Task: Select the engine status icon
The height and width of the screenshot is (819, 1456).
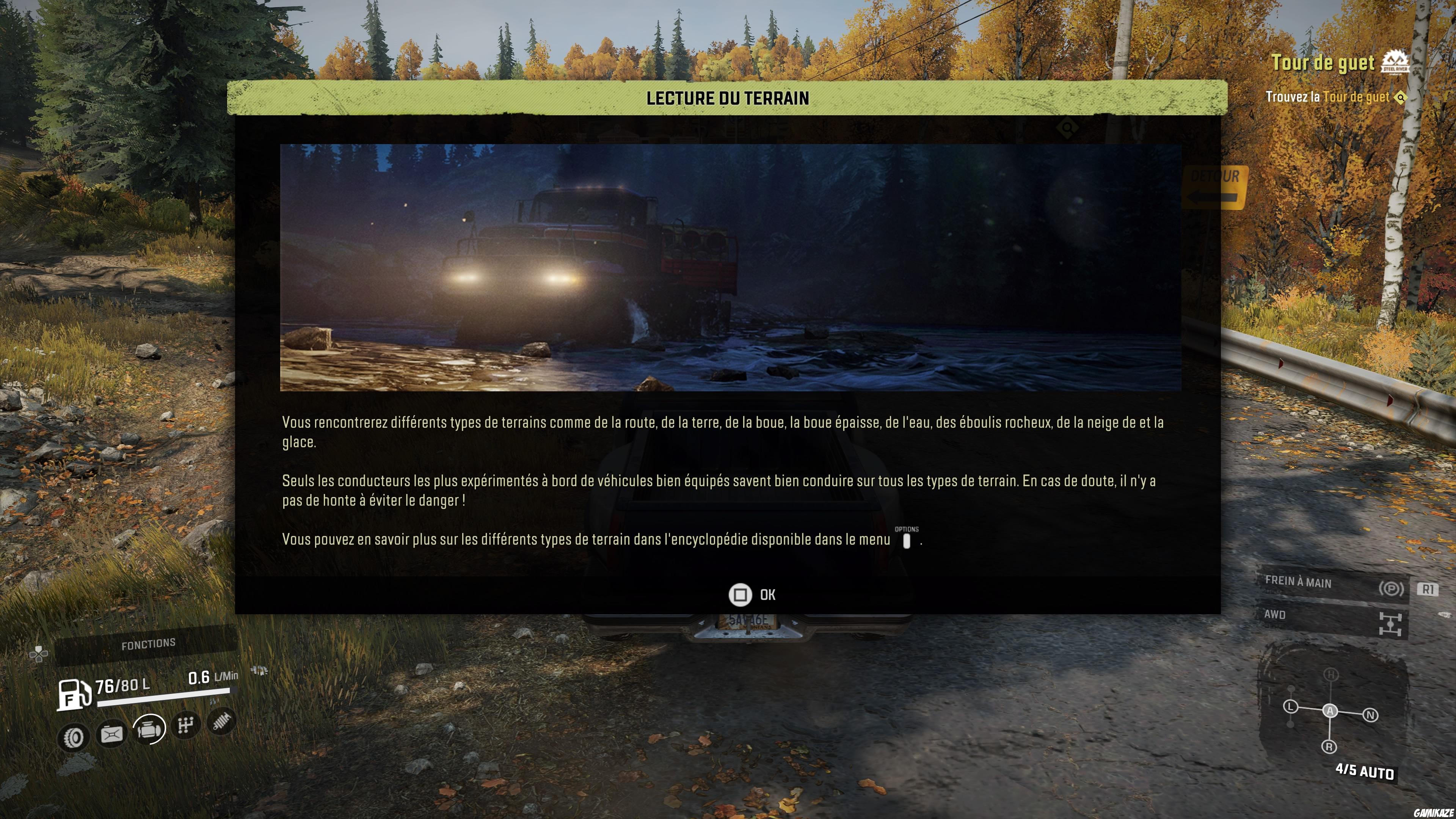Action: [x=149, y=729]
